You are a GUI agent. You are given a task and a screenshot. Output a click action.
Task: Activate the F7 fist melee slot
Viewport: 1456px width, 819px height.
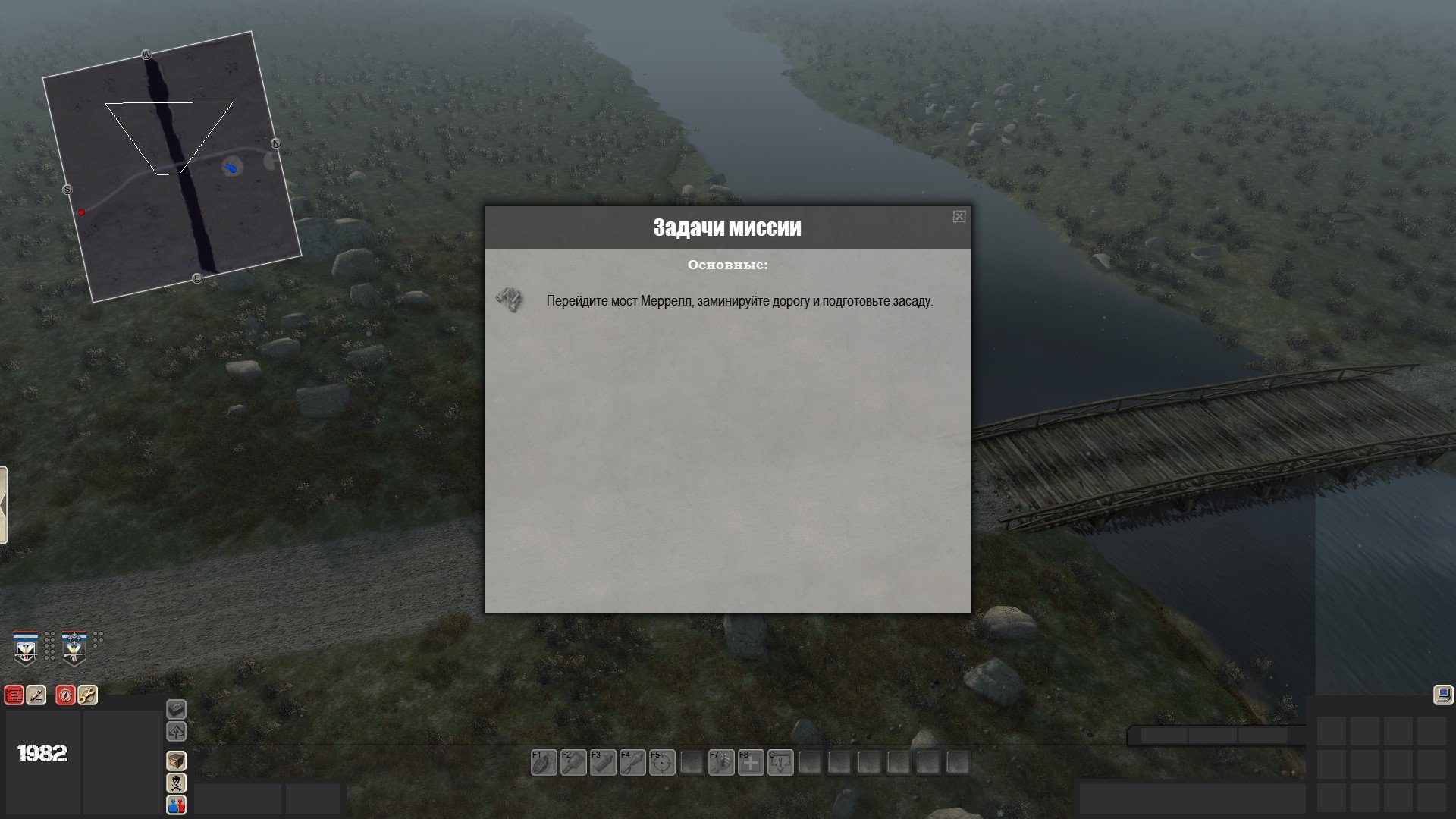[720, 762]
